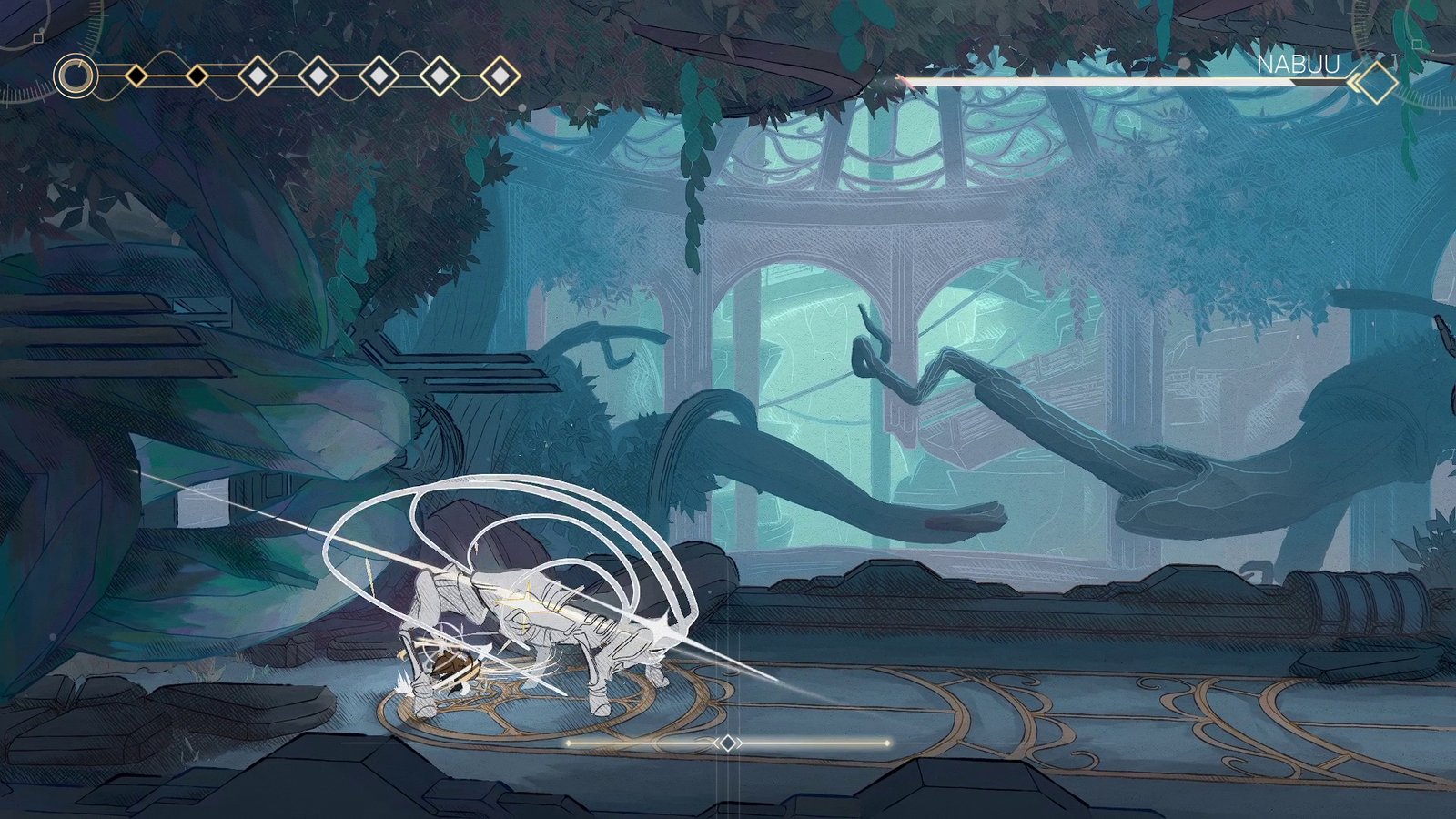Click the middle white diamond in the chain

[379, 76]
